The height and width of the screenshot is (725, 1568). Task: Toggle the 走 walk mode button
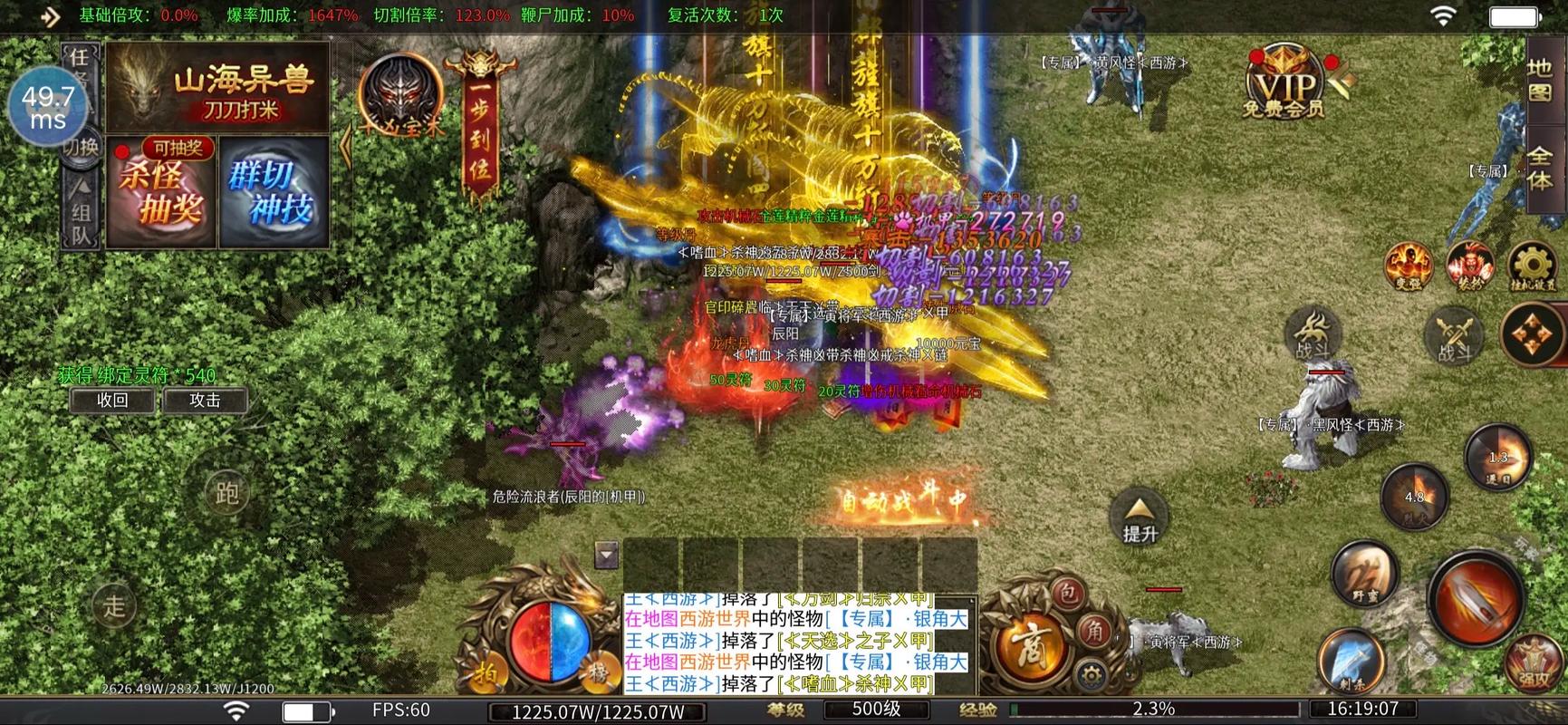point(114,605)
